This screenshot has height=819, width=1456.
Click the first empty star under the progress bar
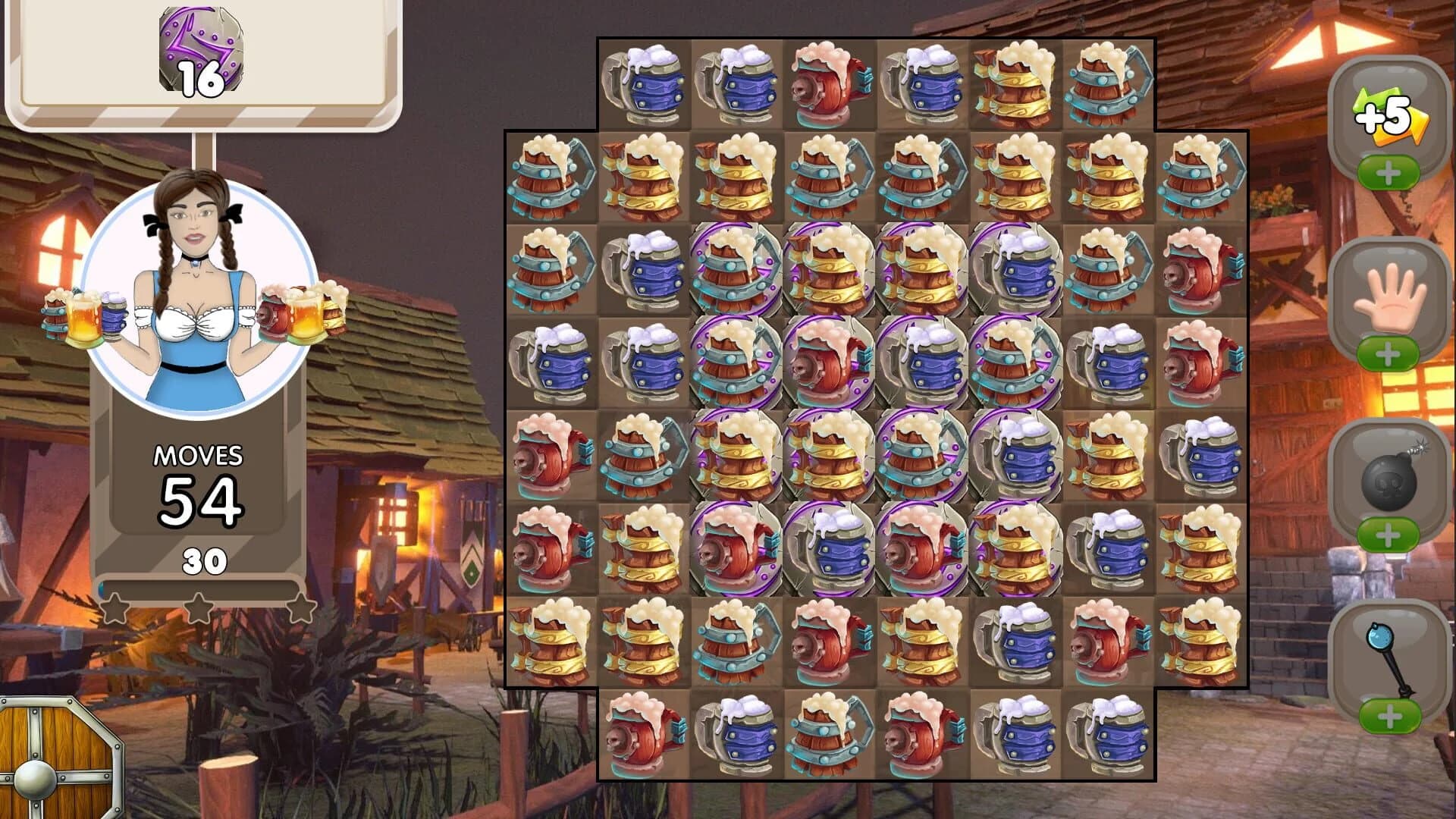click(x=114, y=607)
